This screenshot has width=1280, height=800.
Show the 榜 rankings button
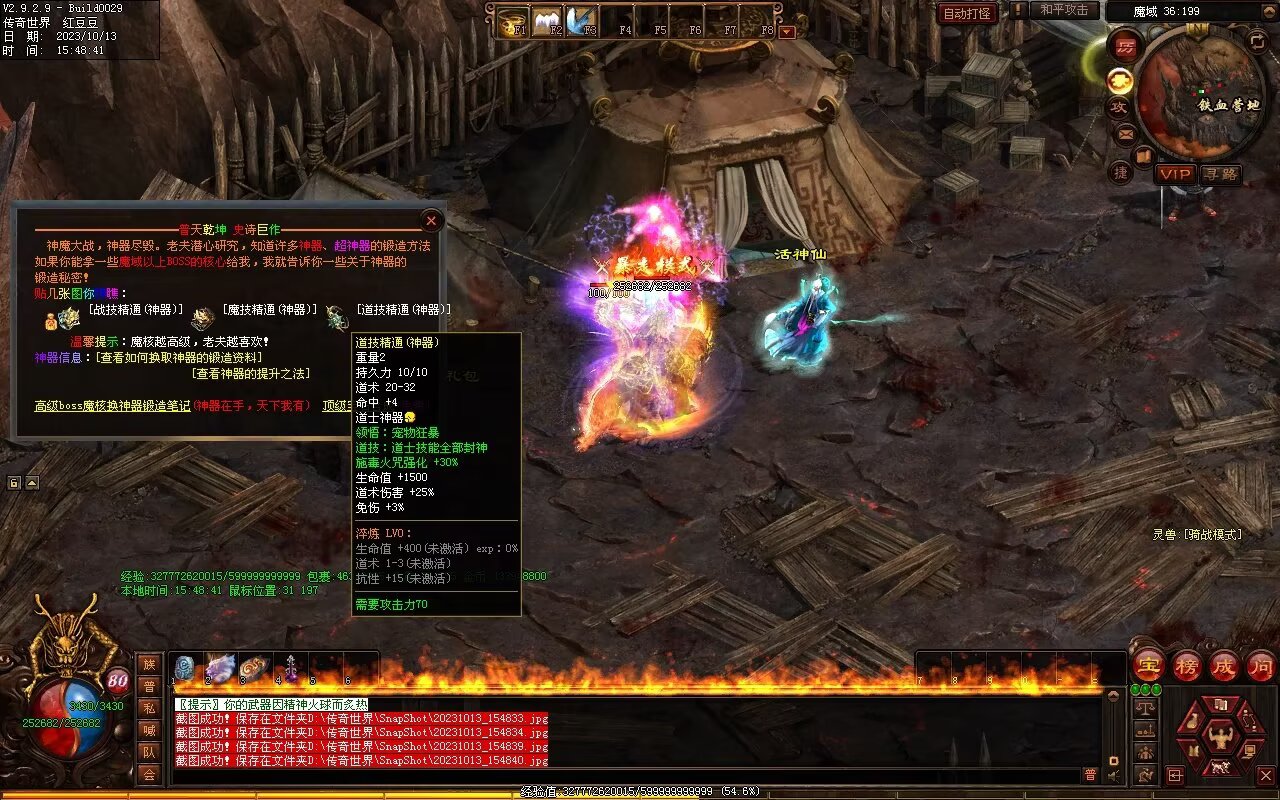pyautogui.click(x=1187, y=665)
